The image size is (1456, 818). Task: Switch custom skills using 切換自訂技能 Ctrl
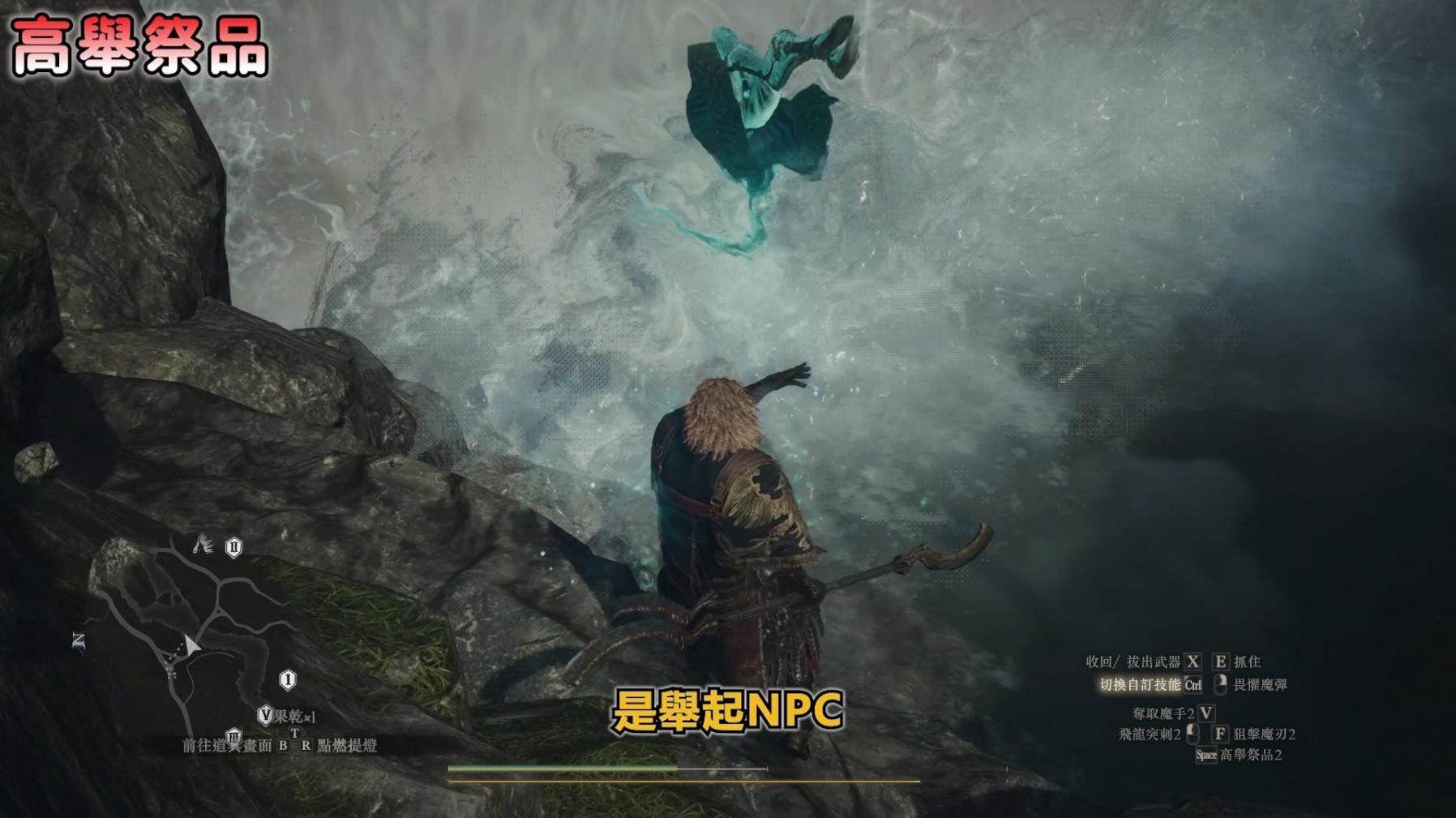[x=1193, y=685]
